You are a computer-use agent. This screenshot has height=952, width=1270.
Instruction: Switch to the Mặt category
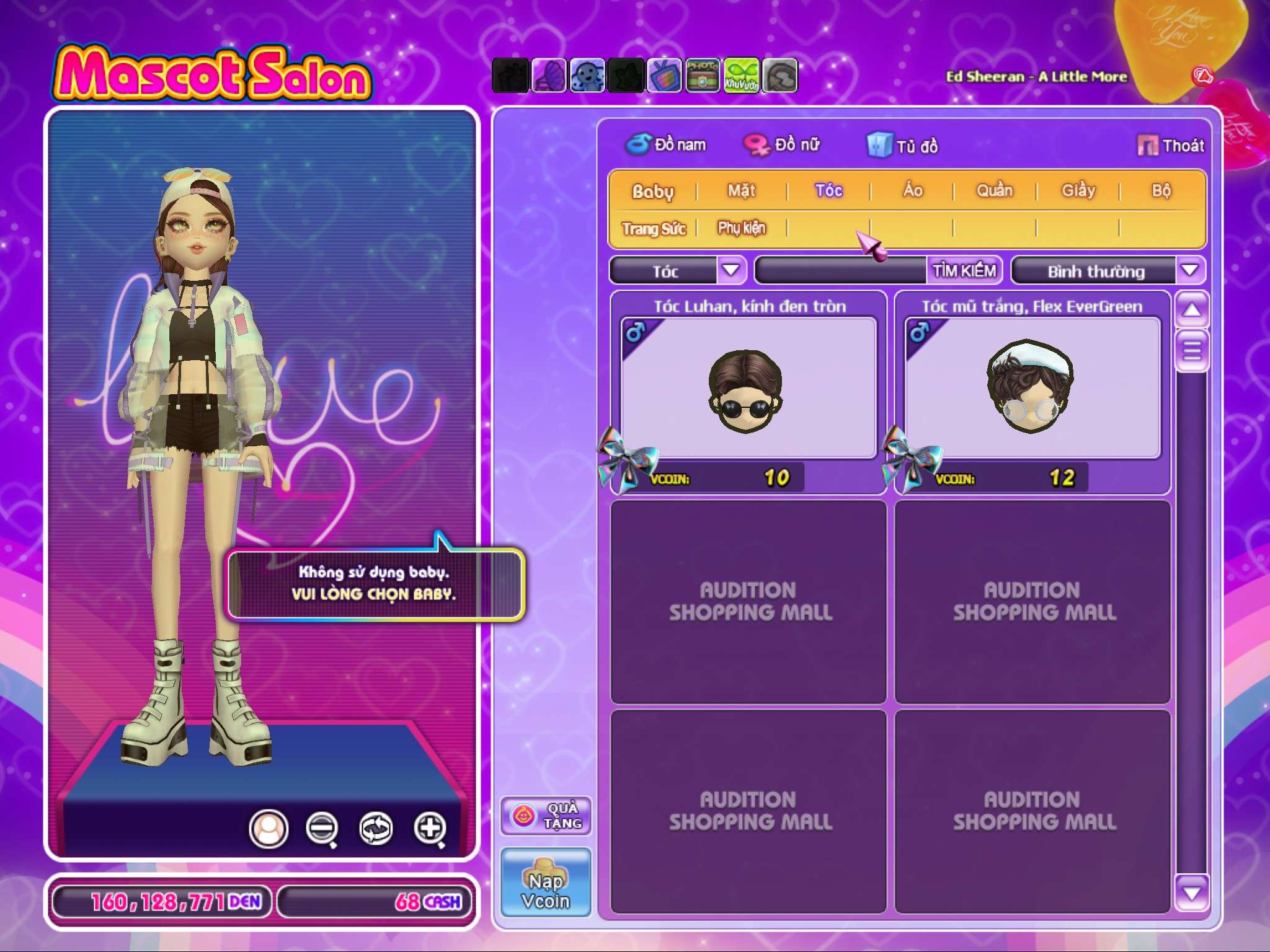tap(741, 190)
